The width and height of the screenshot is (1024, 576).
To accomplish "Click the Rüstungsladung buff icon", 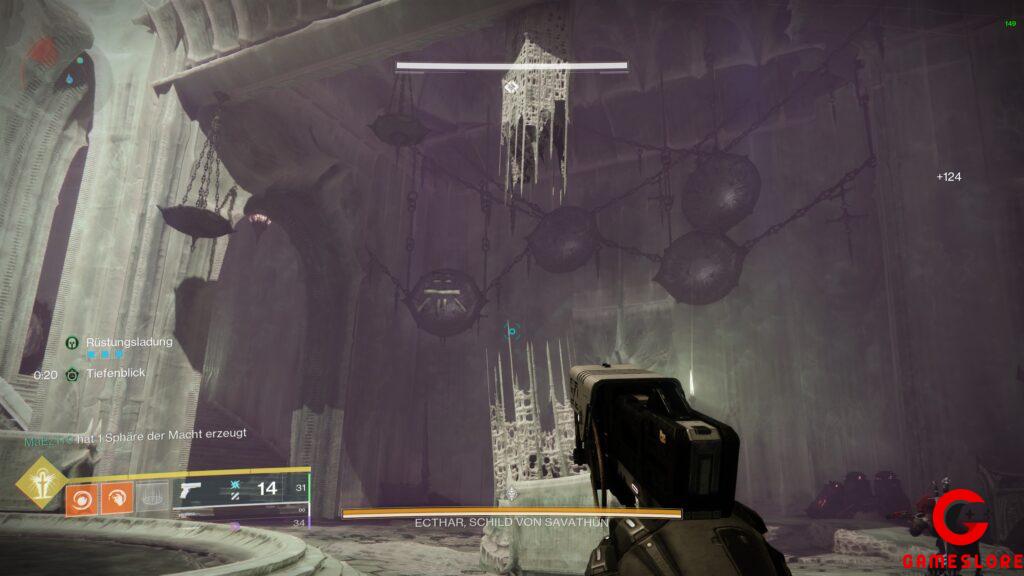I will [x=73, y=343].
